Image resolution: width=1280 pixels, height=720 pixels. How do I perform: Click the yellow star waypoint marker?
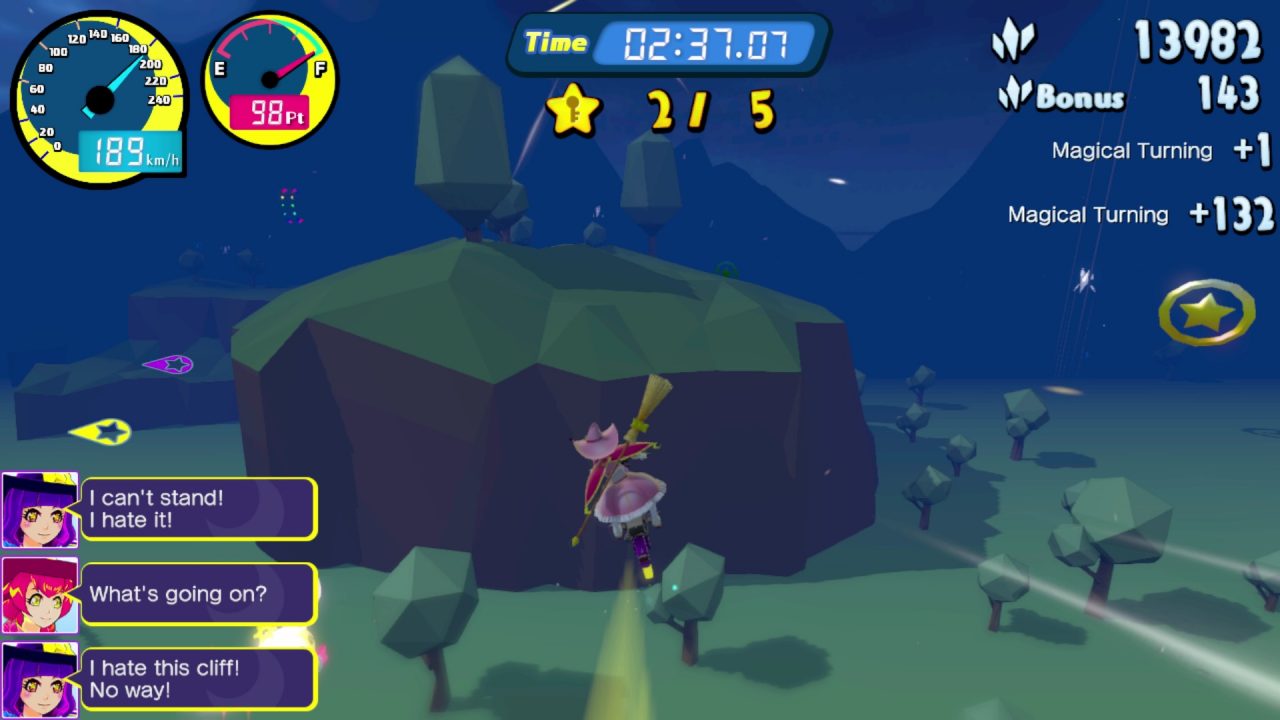[x=104, y=432]
